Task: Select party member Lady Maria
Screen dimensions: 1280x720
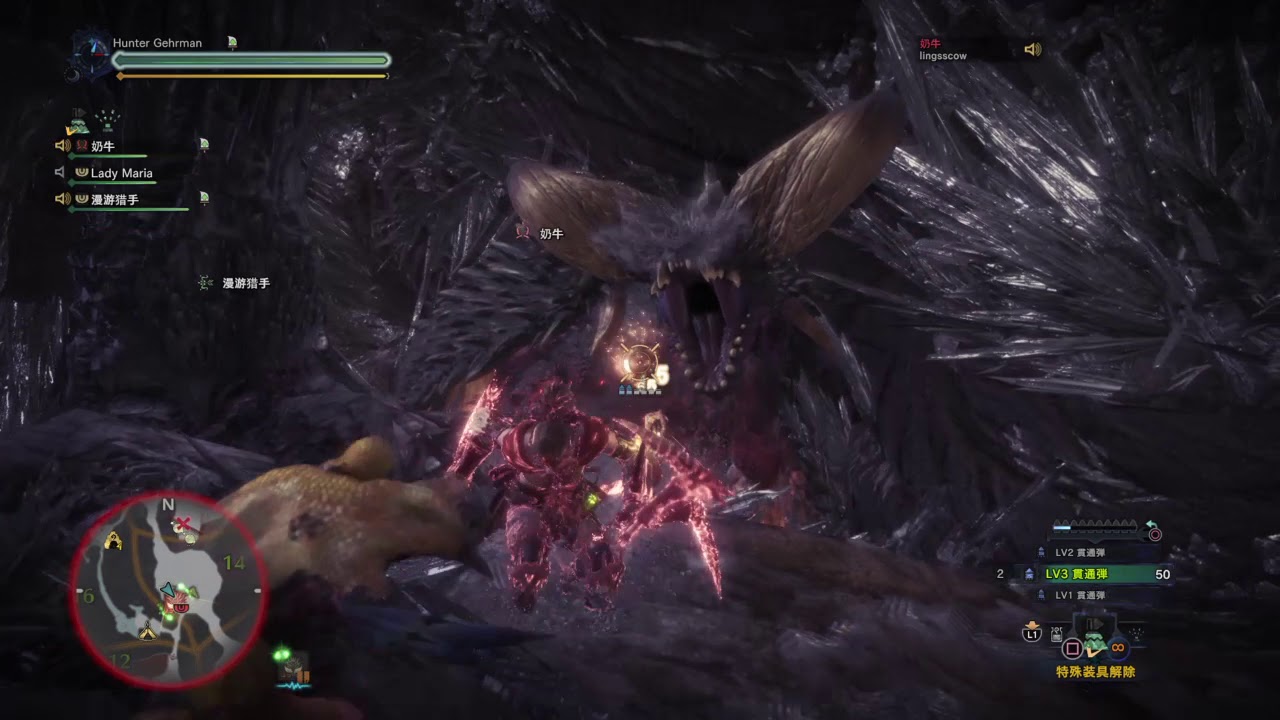Action: coord(122,173)
